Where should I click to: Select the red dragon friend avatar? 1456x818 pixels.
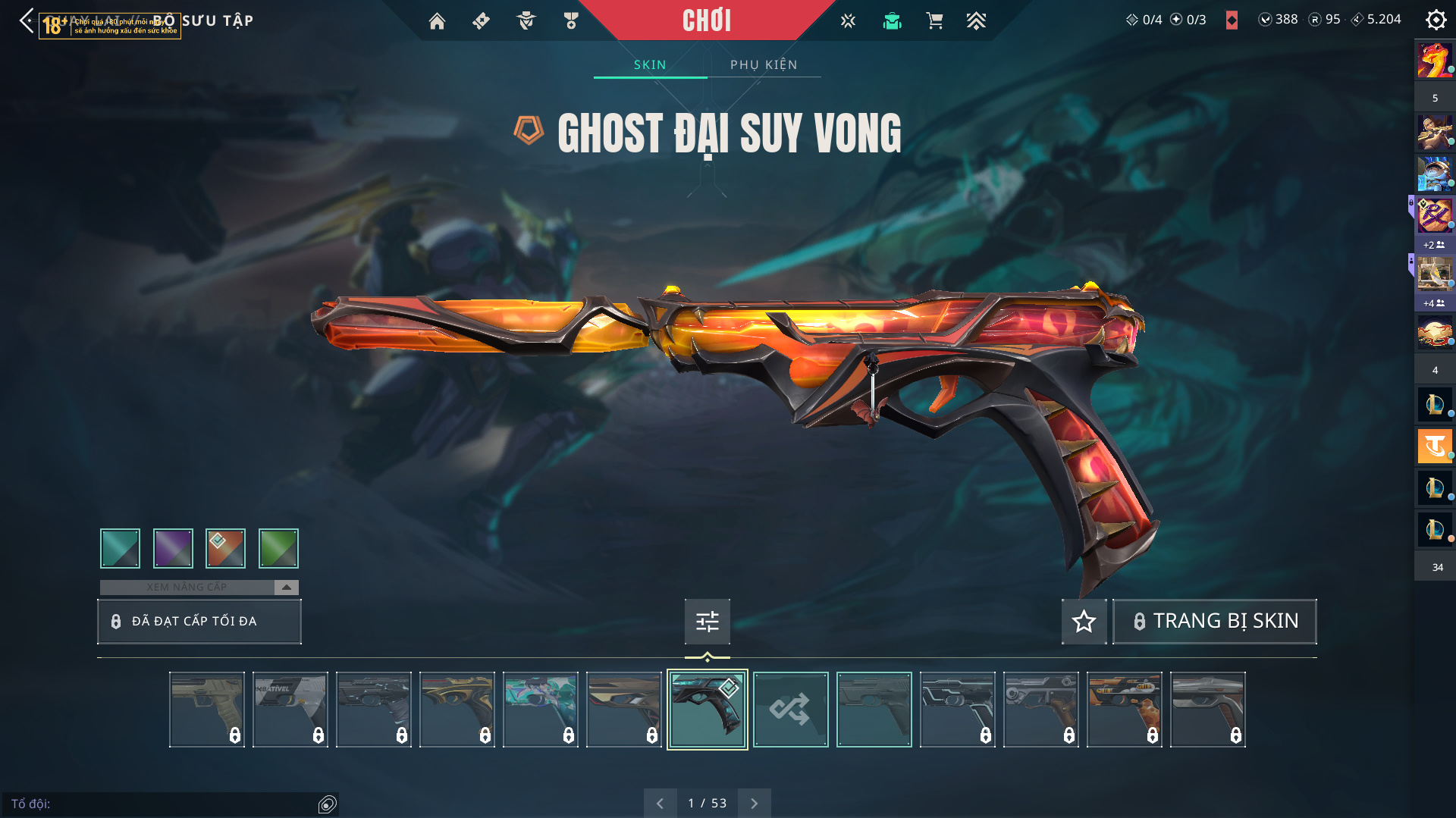click(x=1434, y=61)
